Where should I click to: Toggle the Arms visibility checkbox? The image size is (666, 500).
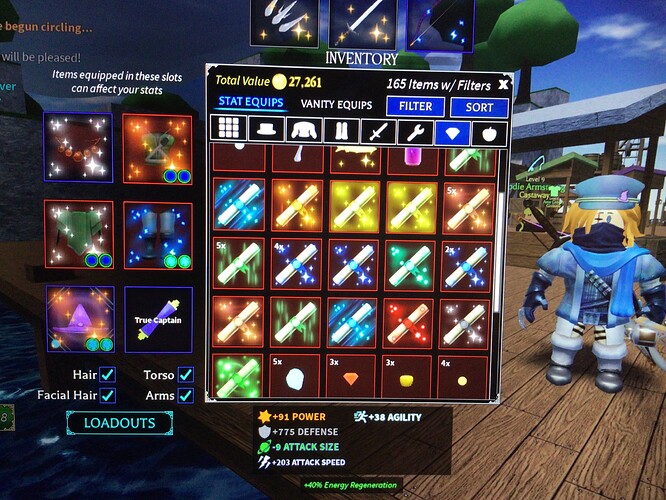[x=185, y=396]
